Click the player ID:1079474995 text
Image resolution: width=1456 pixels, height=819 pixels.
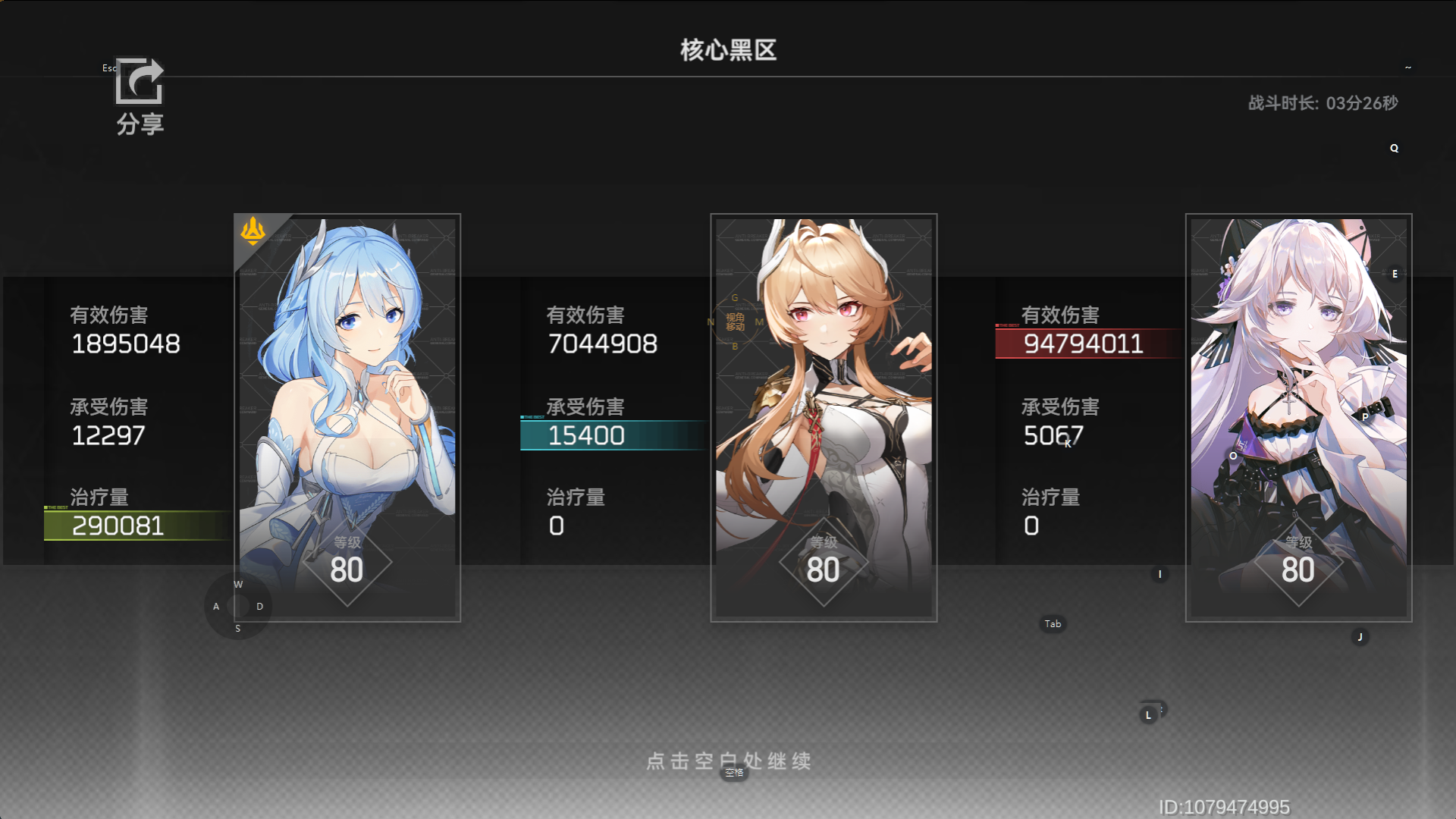click(1226, 805)
